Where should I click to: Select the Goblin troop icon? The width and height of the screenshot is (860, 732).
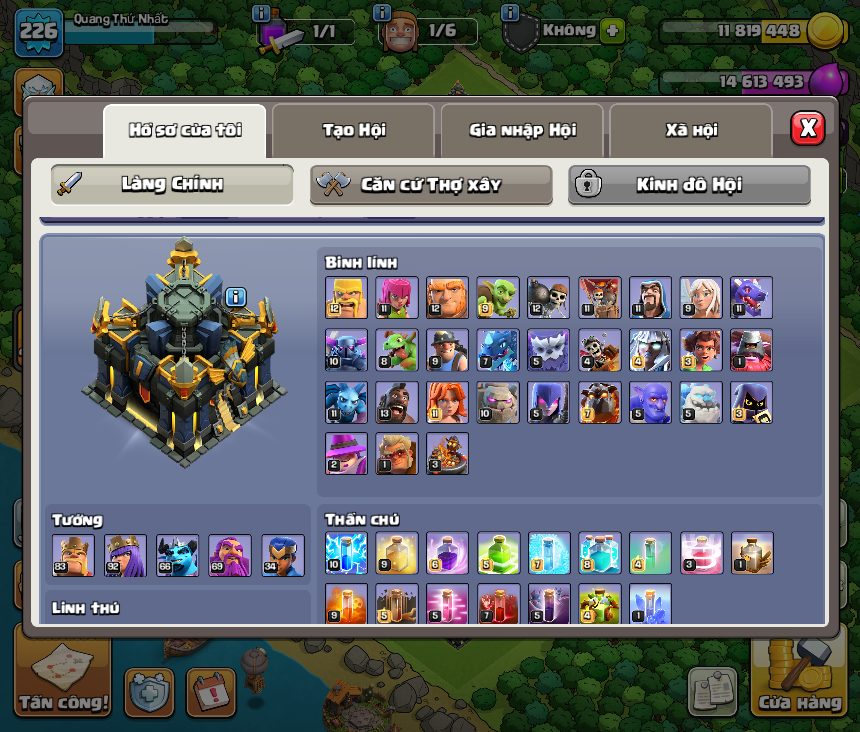pos(497,298)
